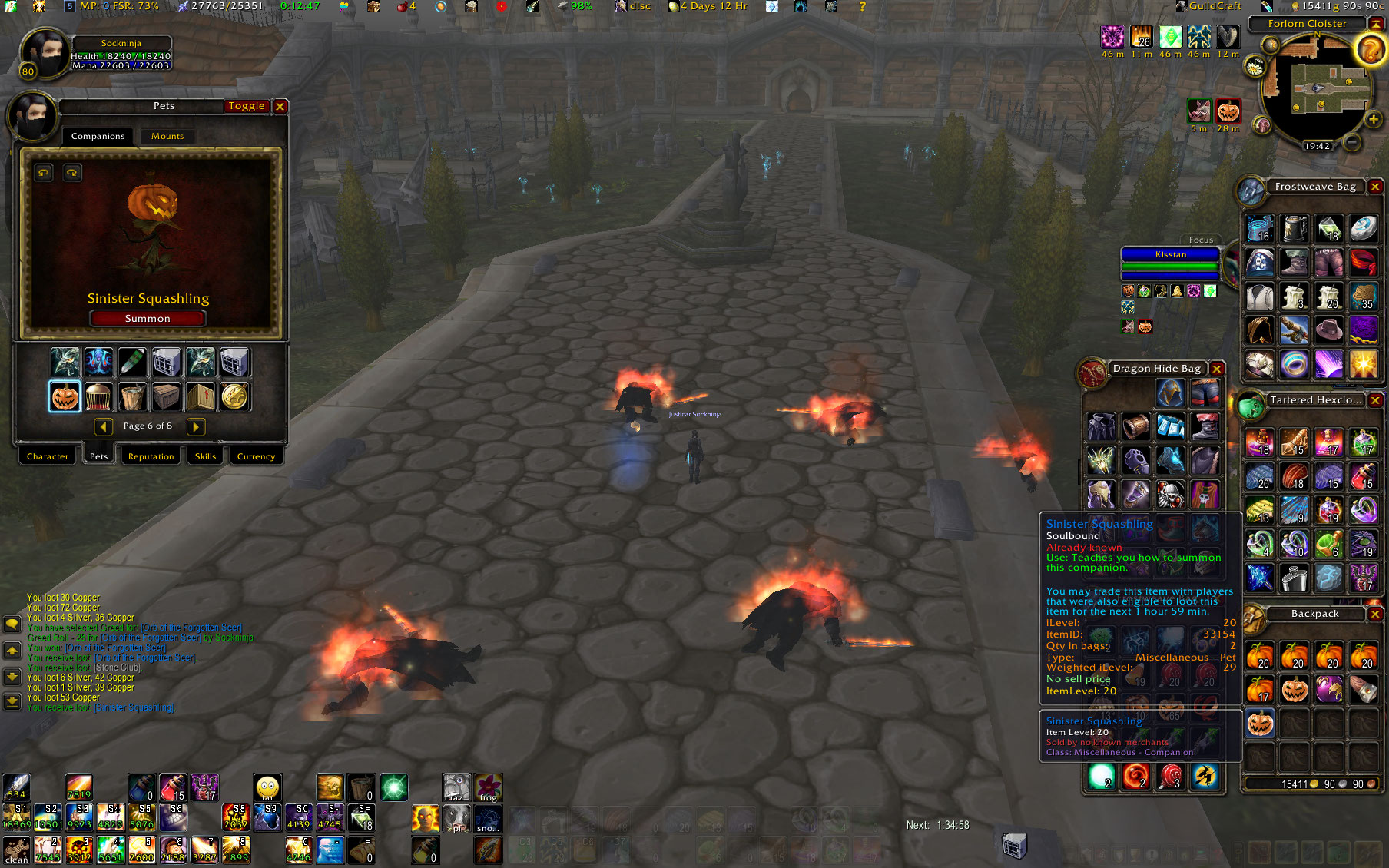Select the pumpkin companion icon in pet grid
Screen dimensions: 1389x868
pos(65,397)
